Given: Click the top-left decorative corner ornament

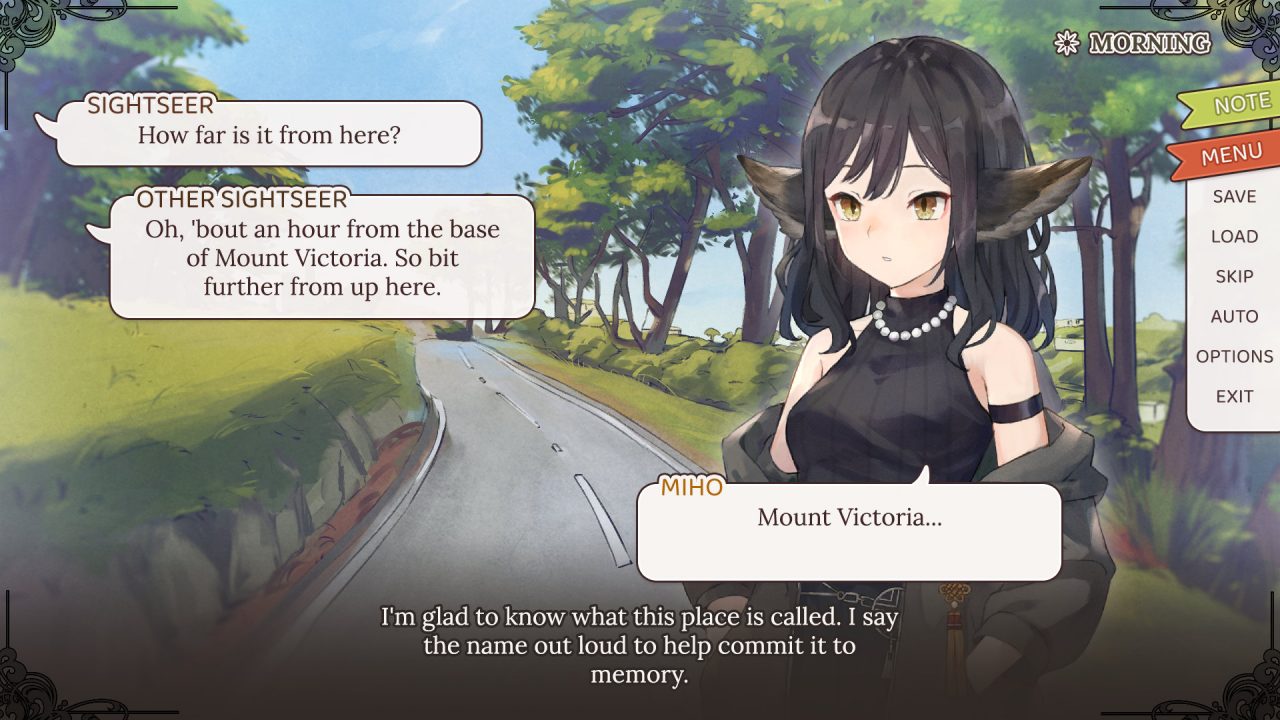Looking at the screenshot, I should [30, 30].
